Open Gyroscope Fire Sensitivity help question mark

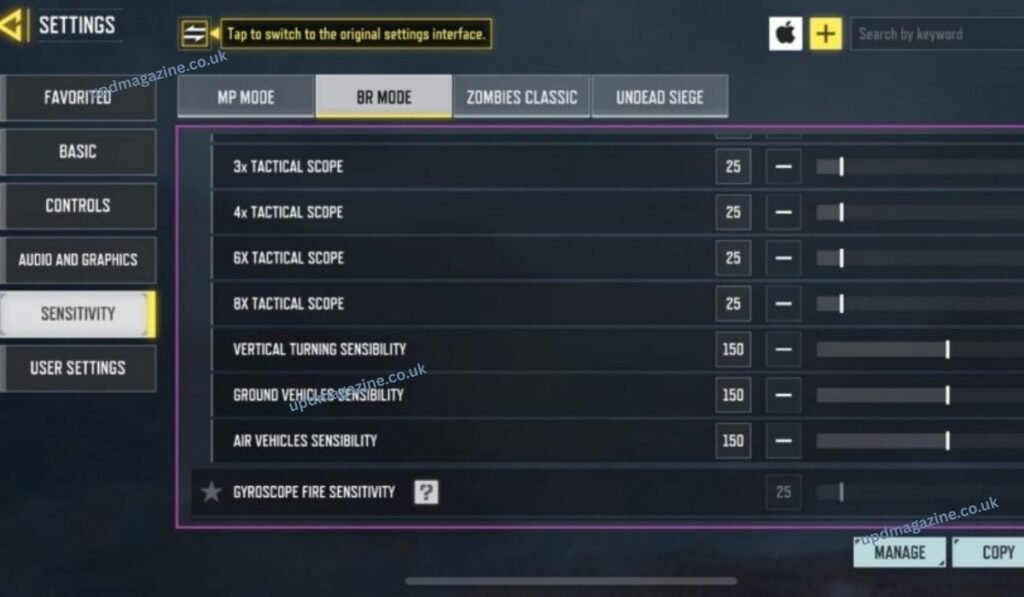pyautogui.click(x=426, y=492)
